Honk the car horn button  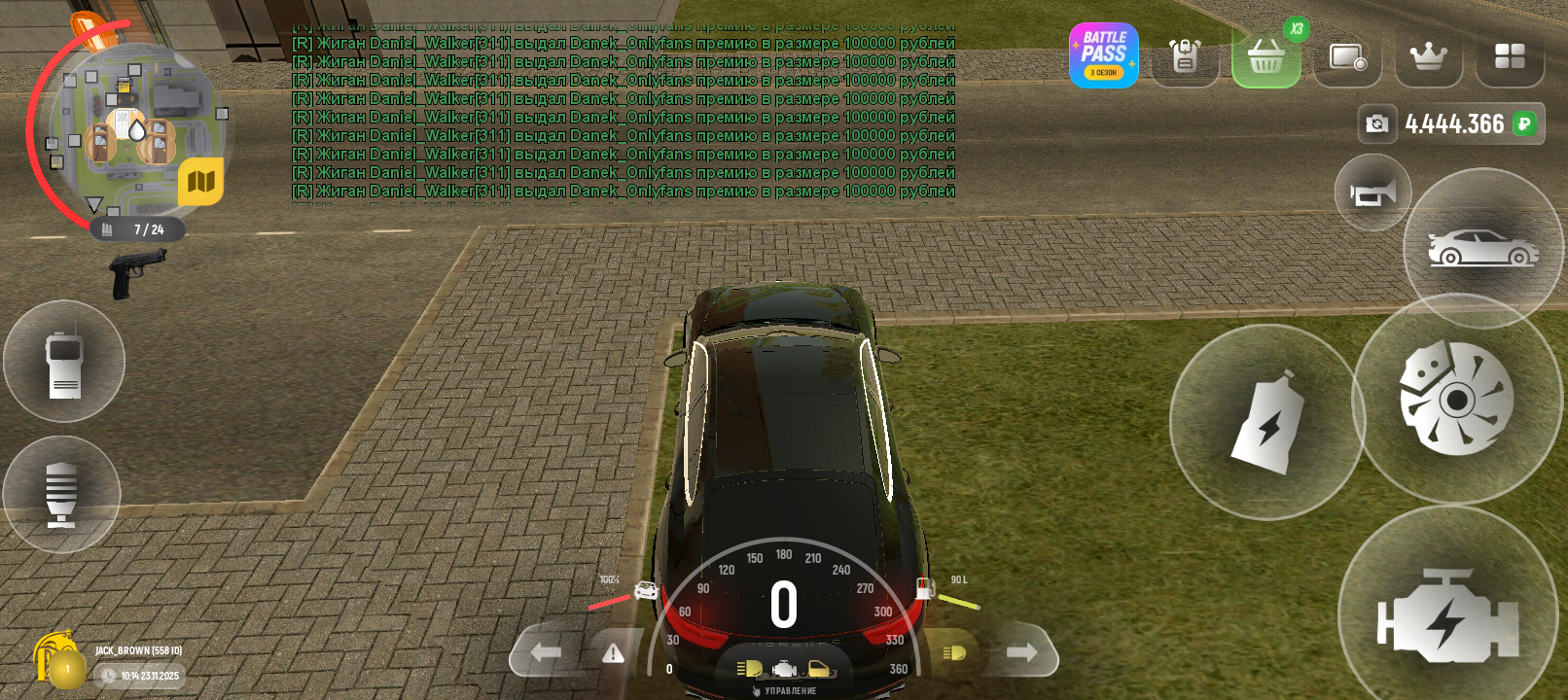1372,192
